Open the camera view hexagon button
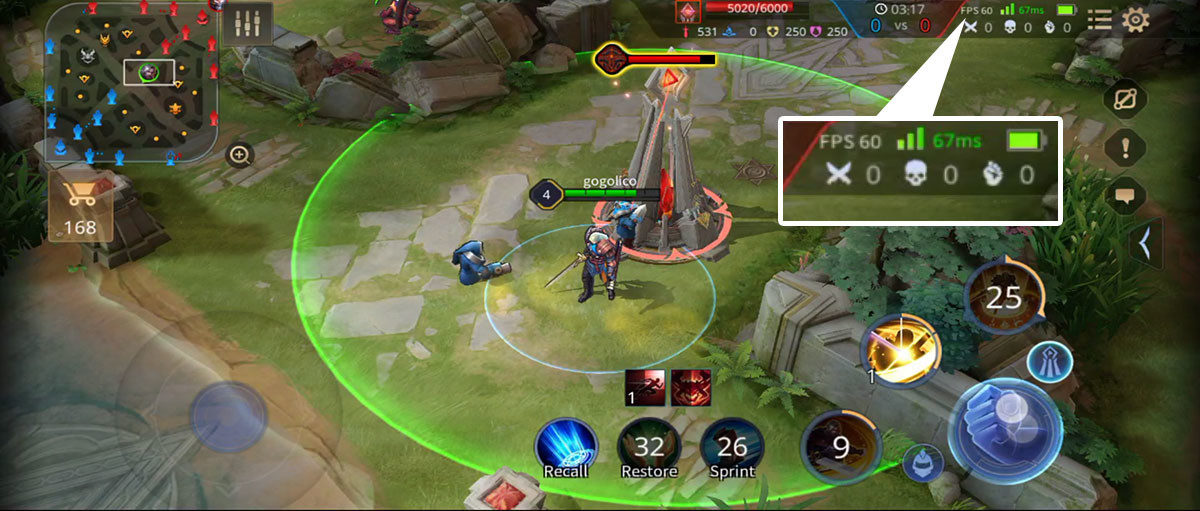This screenshot has height=511, width=1200. coord(1127,99)
